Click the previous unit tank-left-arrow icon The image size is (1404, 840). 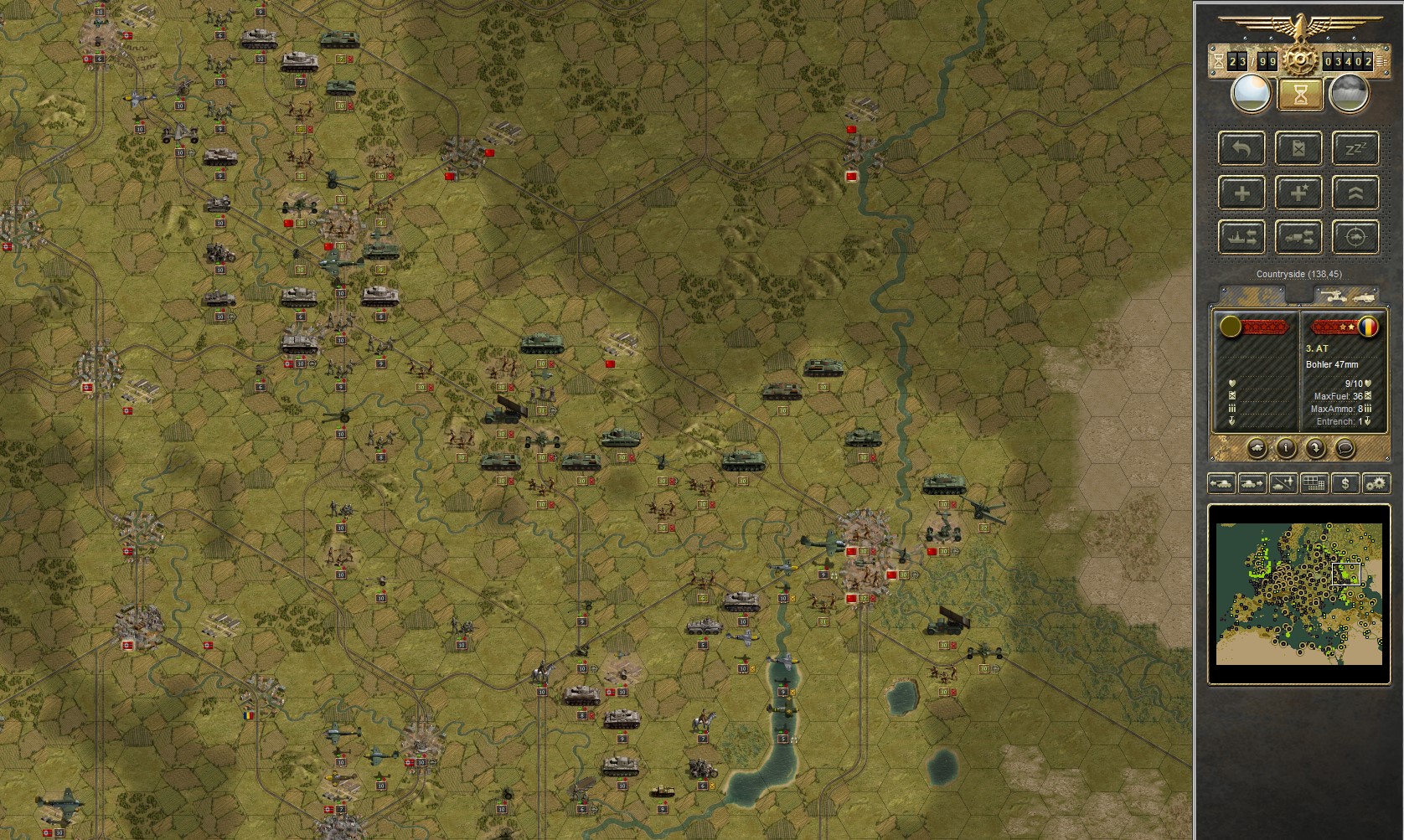(1222, 482)
